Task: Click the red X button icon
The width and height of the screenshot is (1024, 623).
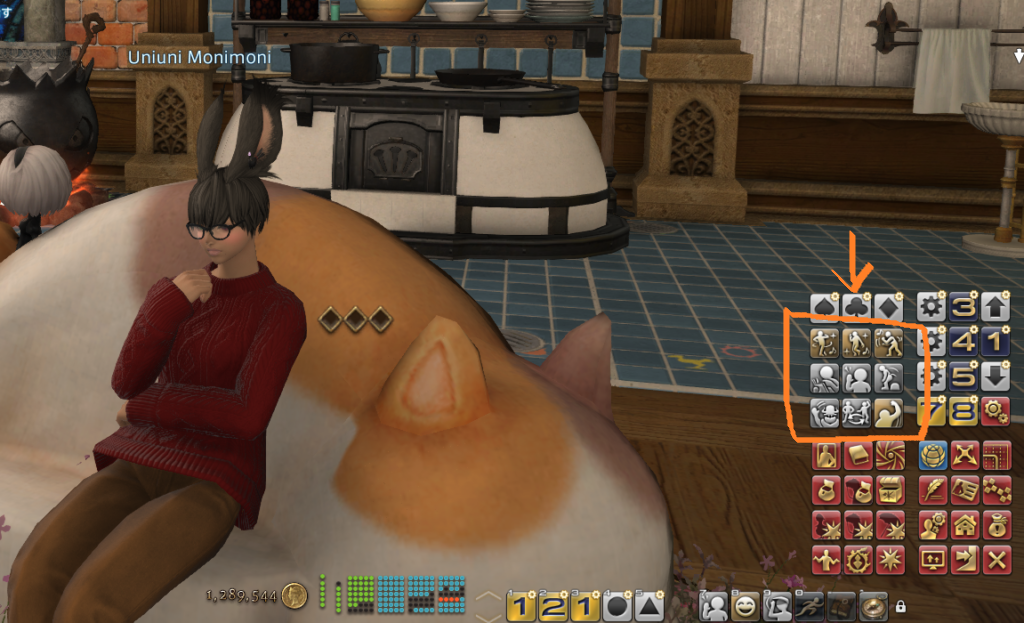Action: point(996,558)
